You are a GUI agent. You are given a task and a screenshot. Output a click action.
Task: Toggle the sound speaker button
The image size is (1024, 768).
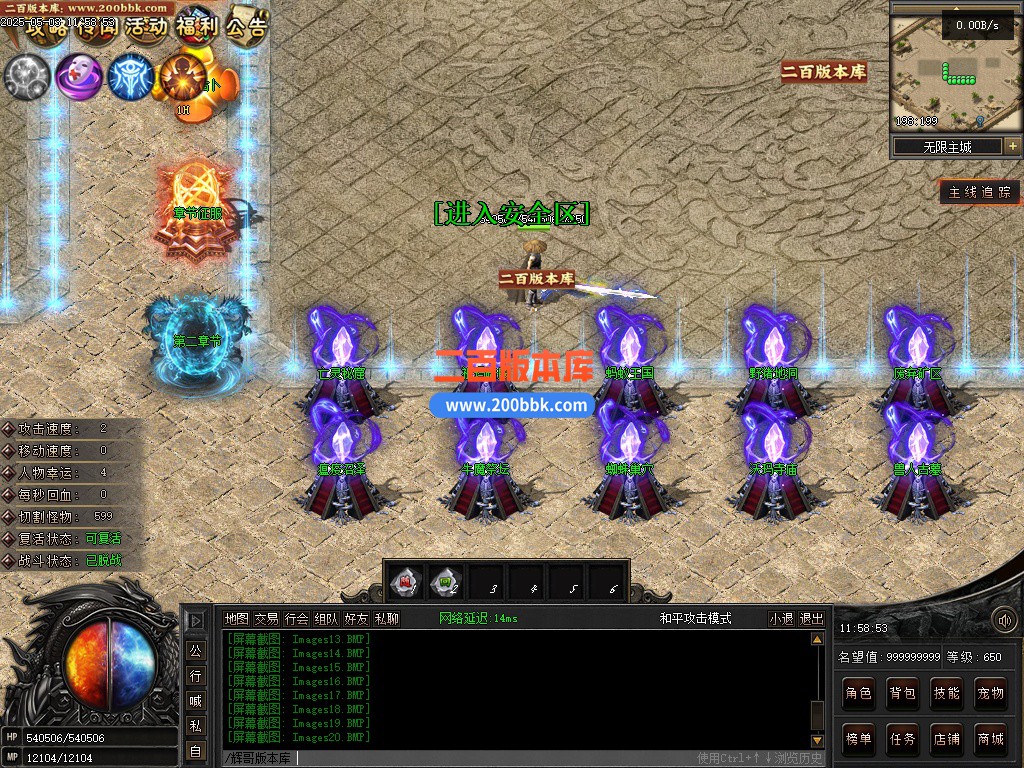coord(1003,620)
